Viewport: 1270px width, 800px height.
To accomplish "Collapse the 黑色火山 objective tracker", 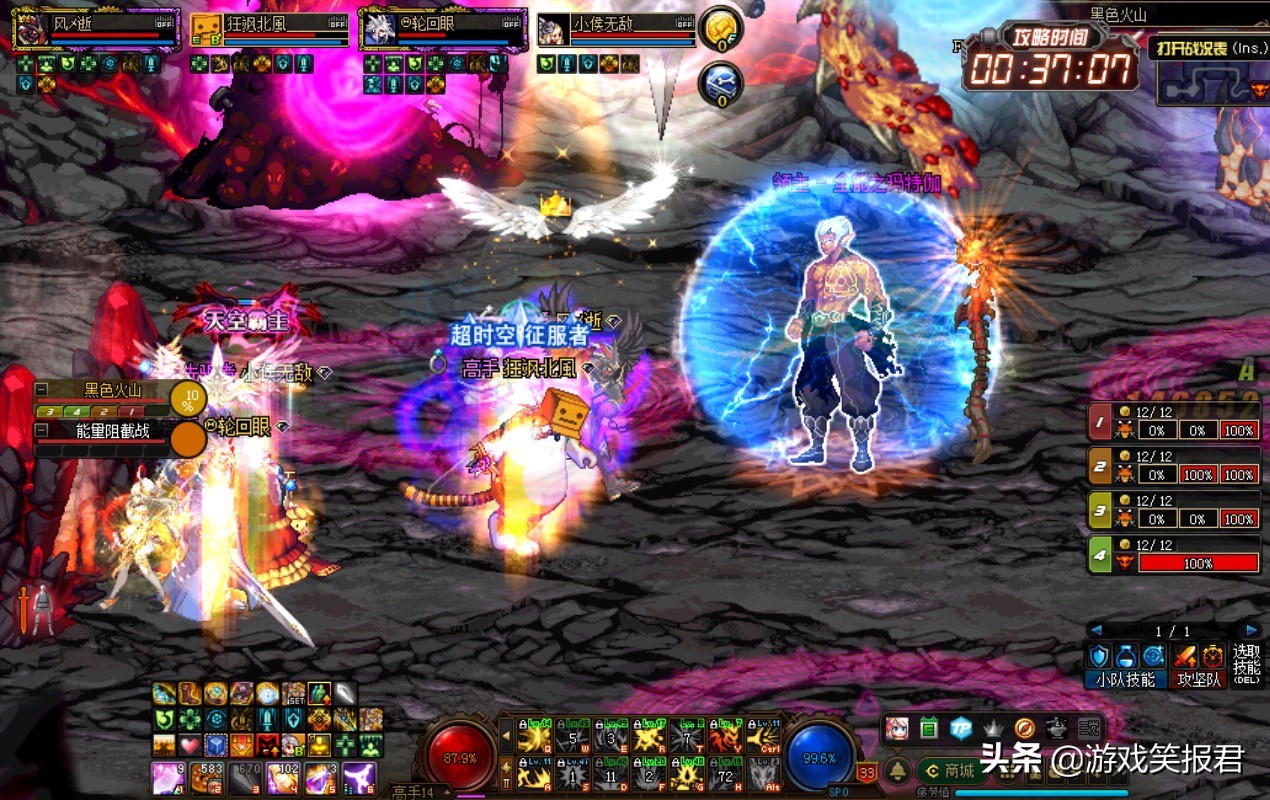I will (41, 390).
